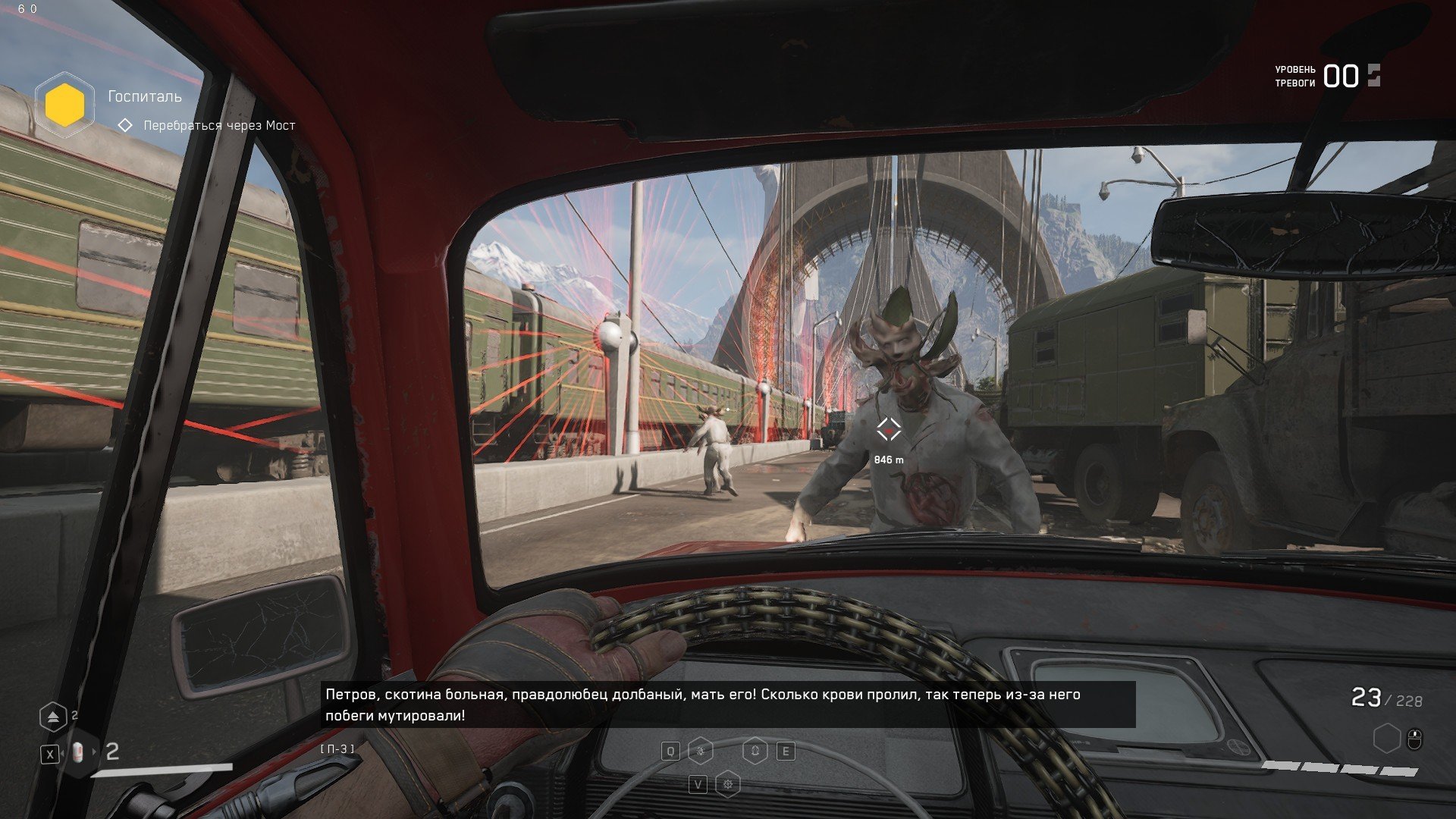The image size is (1456, 819).
Task: Activate the left glove ability hexagon
Action: [701, 752]
